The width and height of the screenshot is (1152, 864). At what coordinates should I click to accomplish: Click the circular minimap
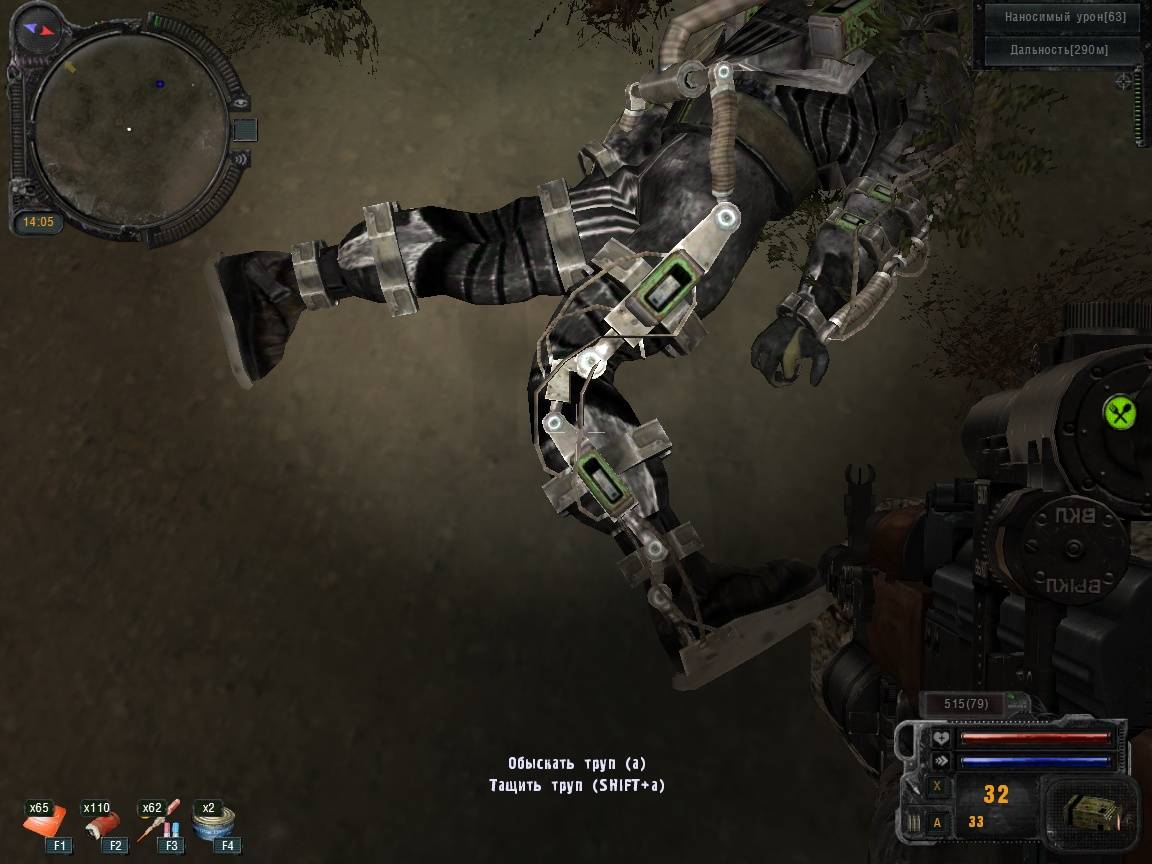130,128
